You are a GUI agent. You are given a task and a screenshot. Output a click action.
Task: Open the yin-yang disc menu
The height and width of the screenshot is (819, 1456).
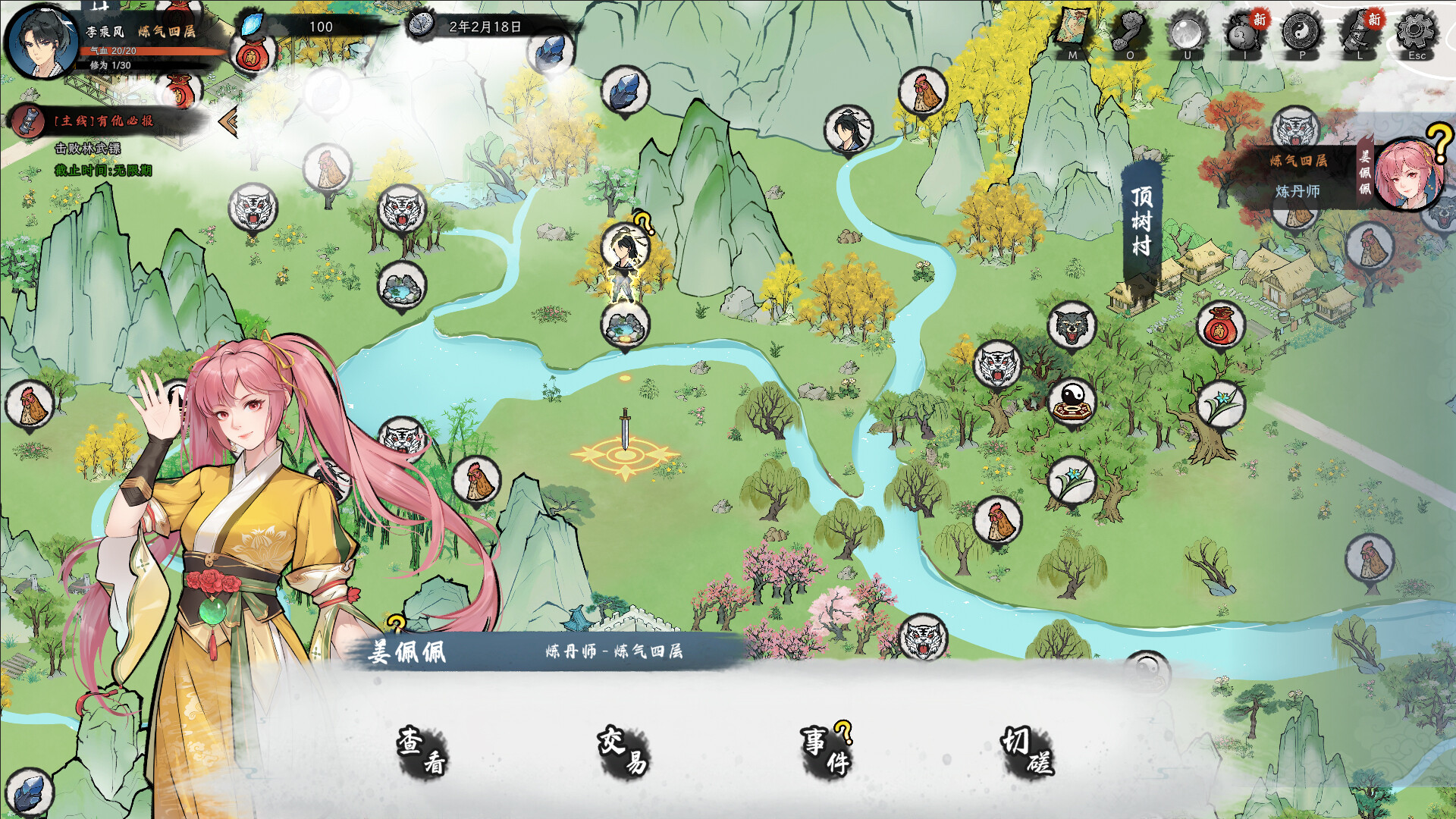coord(1302,32)
